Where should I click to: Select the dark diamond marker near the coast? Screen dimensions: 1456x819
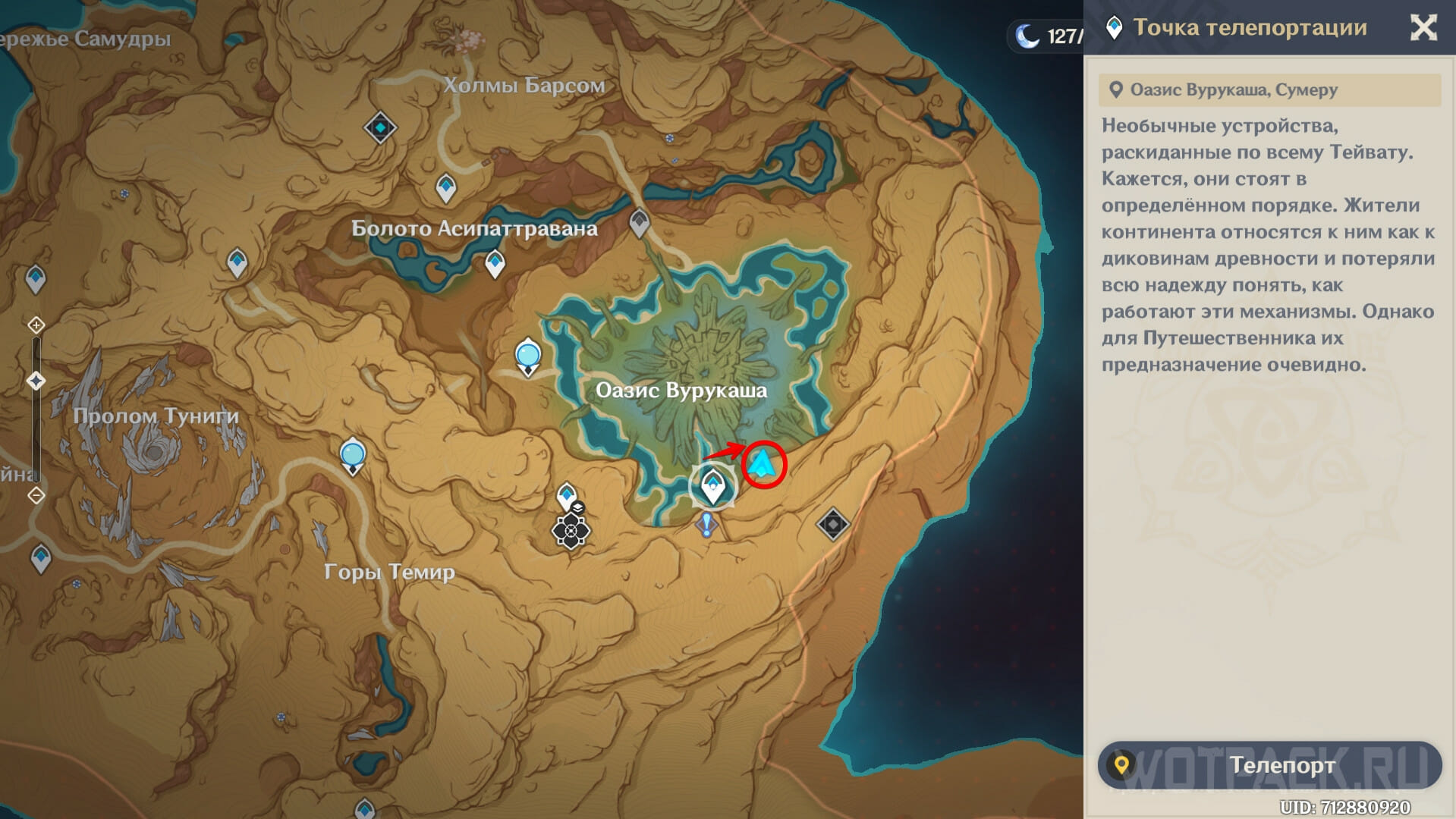tap(832, 524)
